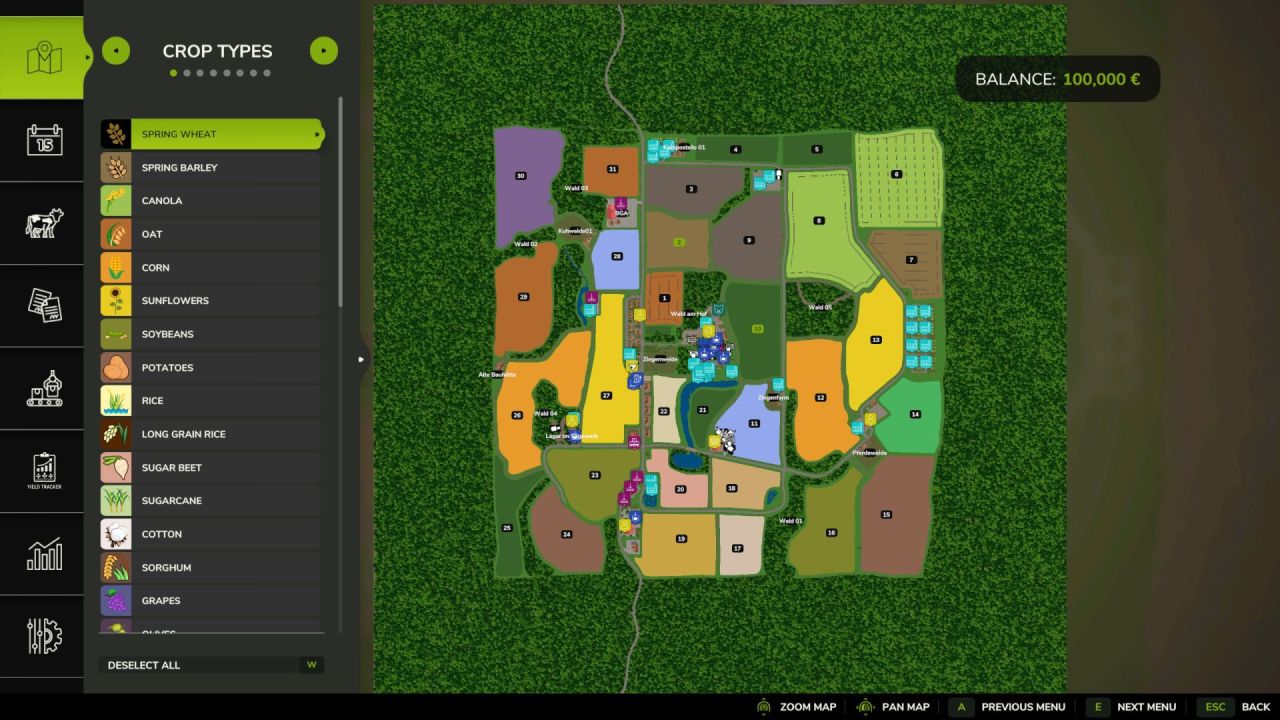Open the settings sliders panel
1280x720 pixels.
pos(41,636)
